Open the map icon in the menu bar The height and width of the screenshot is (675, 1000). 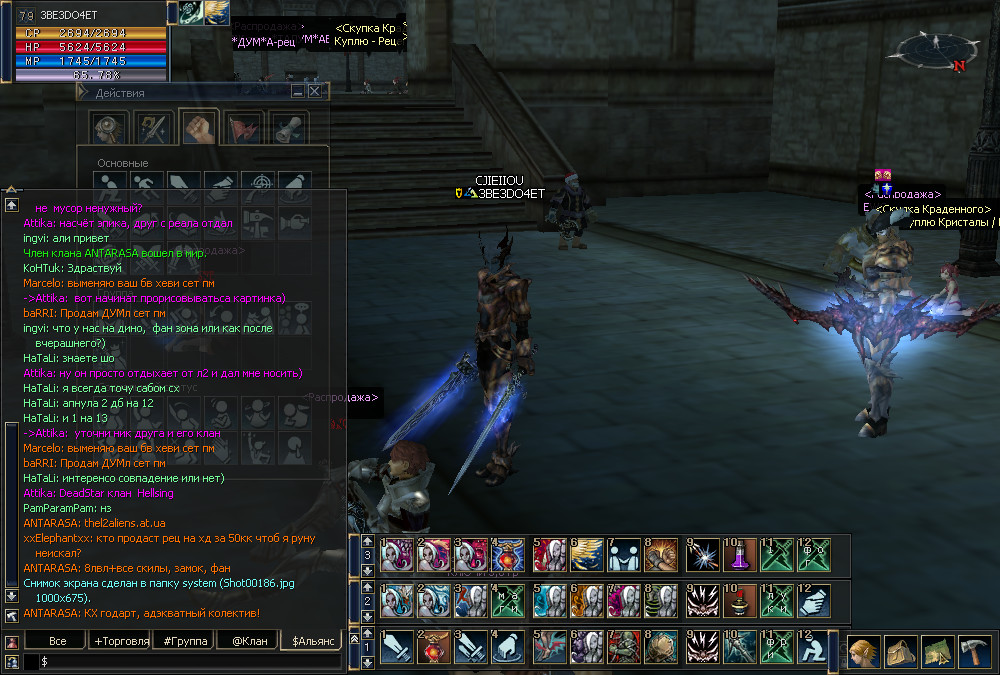pyautogui.click(x=937, y=651)
